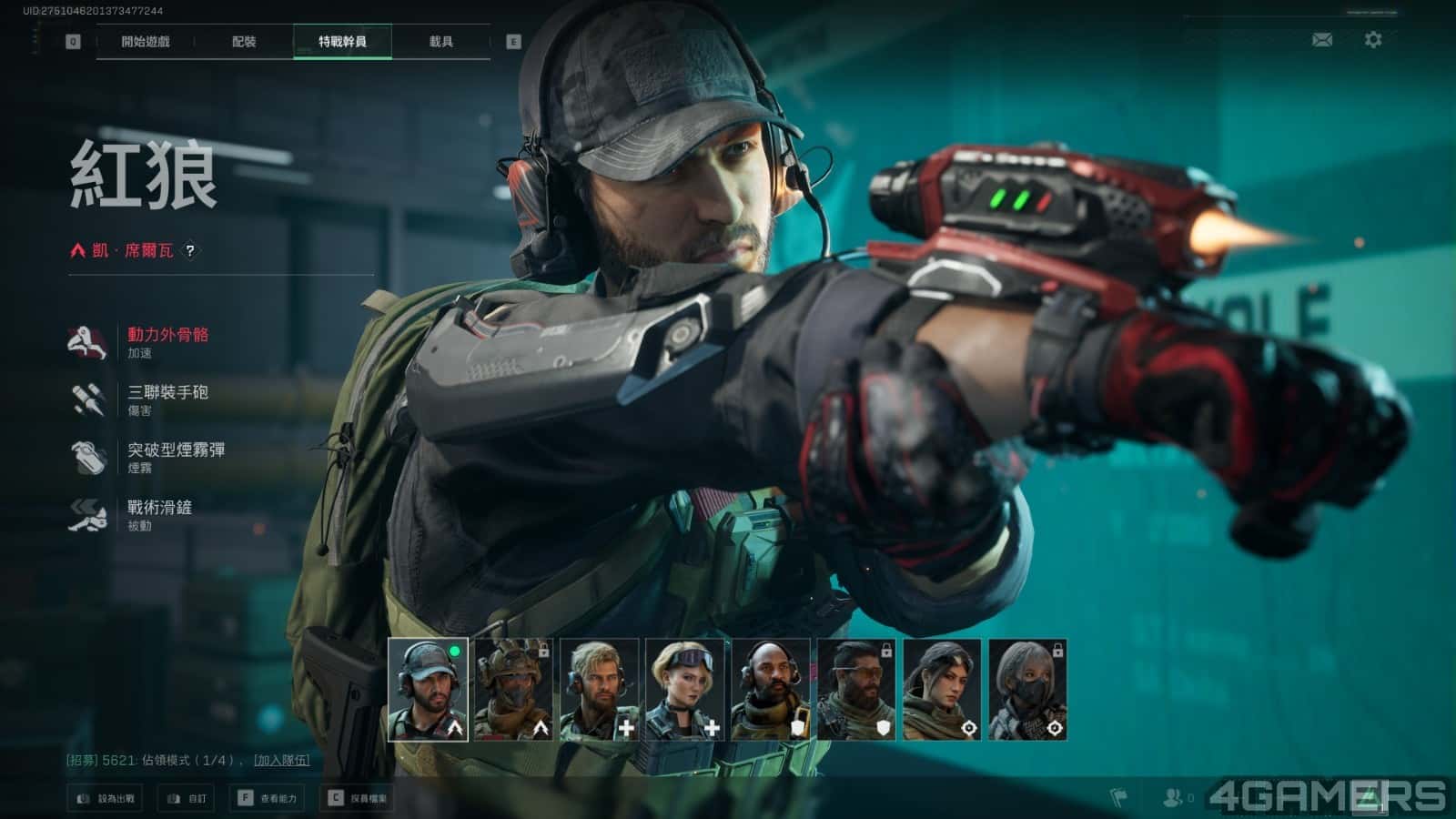This screenshot has width=1456, height=819.
Task: View the 動力外骨骼 ability
Action: [x=167, y=341]
